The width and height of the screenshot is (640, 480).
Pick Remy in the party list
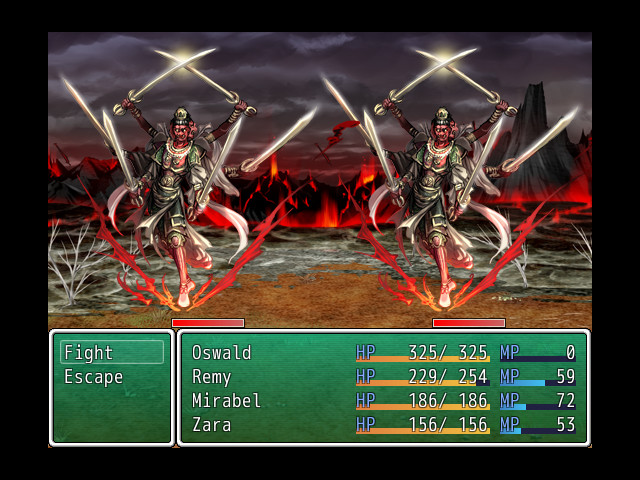[x=383, y=377]
